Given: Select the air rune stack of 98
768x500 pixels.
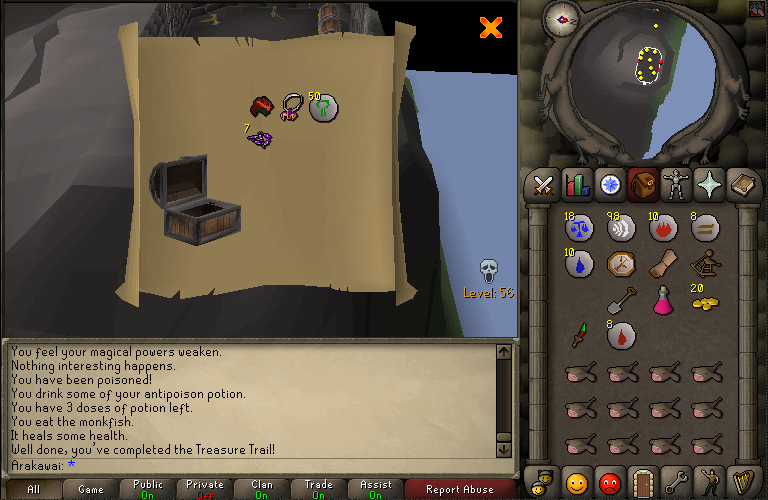Looking at the screenshot, I should point(620,229).
